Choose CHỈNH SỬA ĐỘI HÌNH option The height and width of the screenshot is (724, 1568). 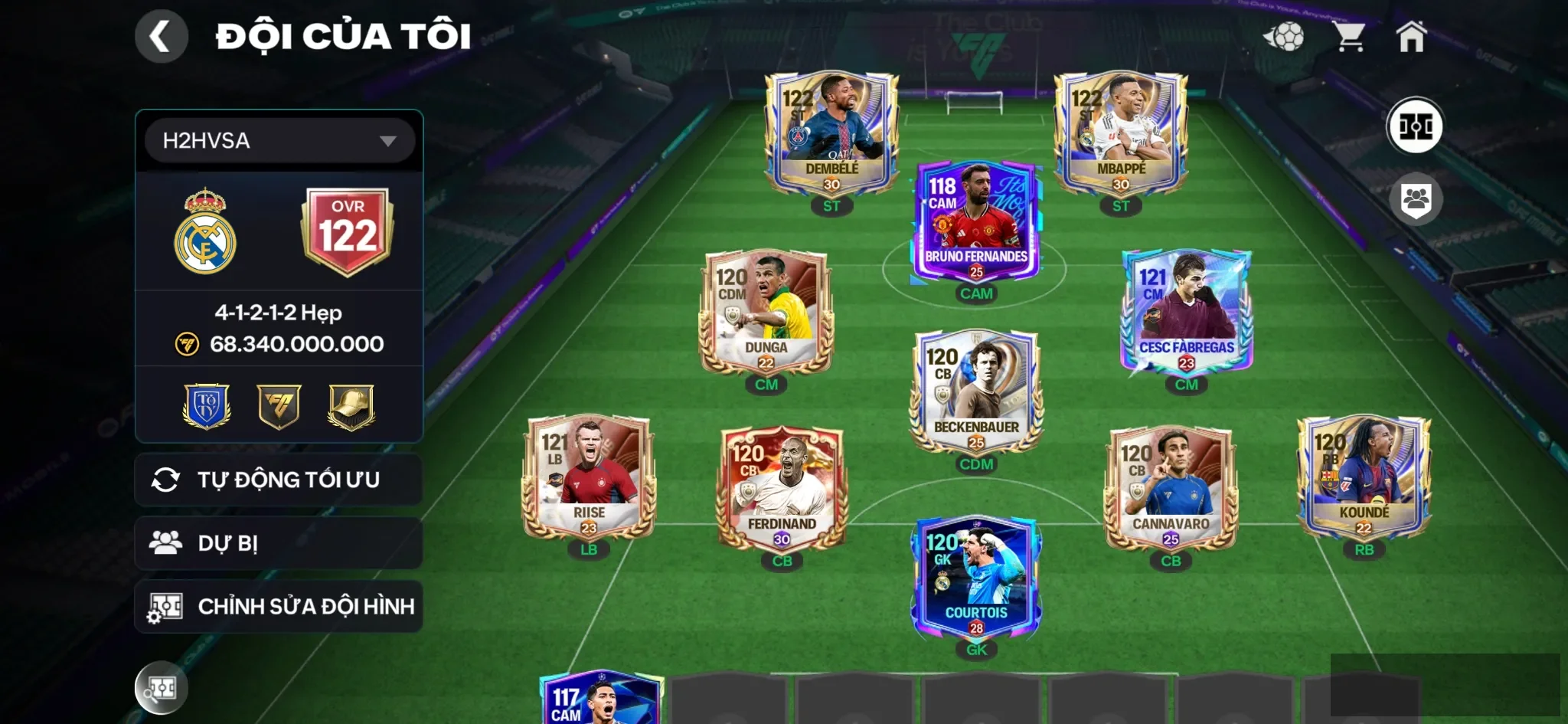[279, 607]
